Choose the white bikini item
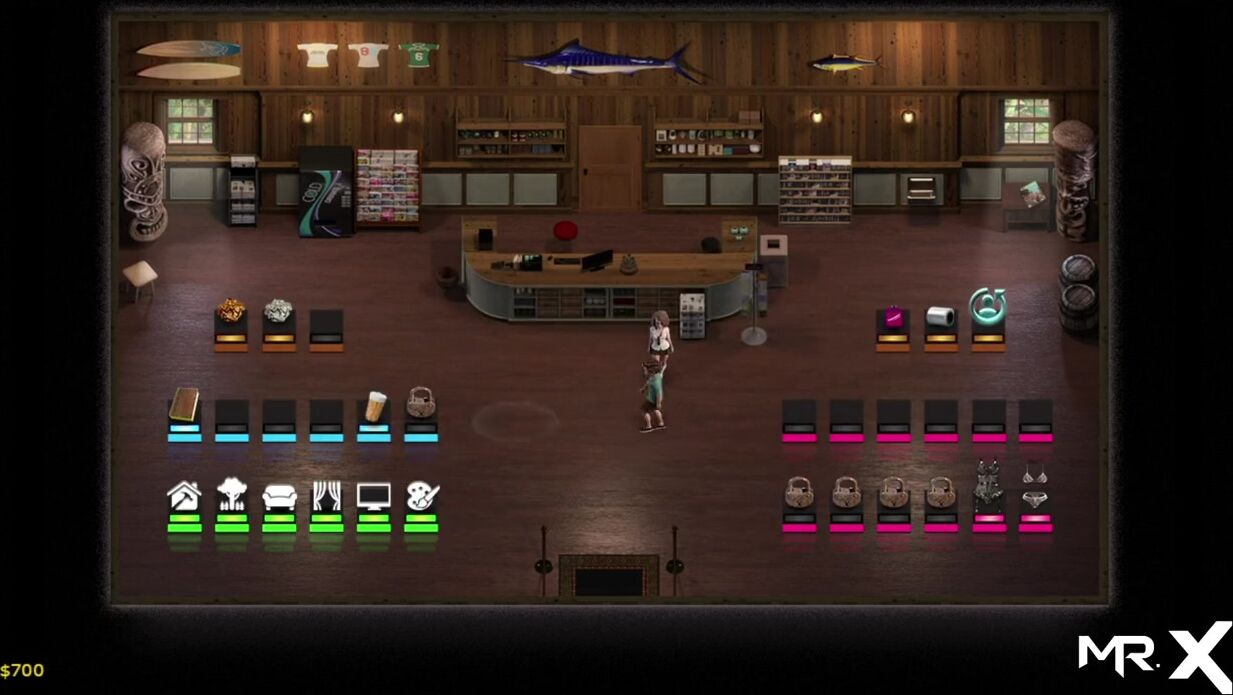 (1035, 486)
